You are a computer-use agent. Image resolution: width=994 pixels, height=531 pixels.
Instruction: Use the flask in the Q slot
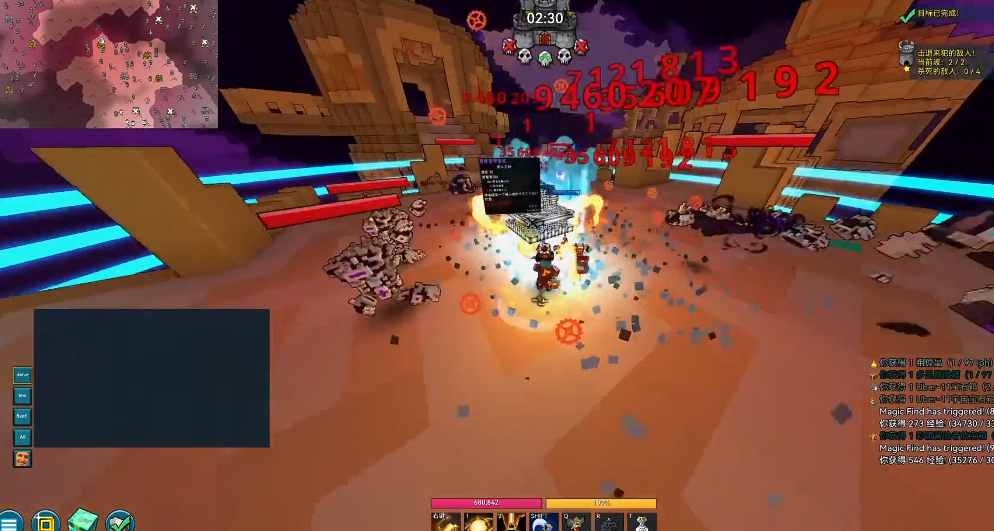(x=576, y=522)
